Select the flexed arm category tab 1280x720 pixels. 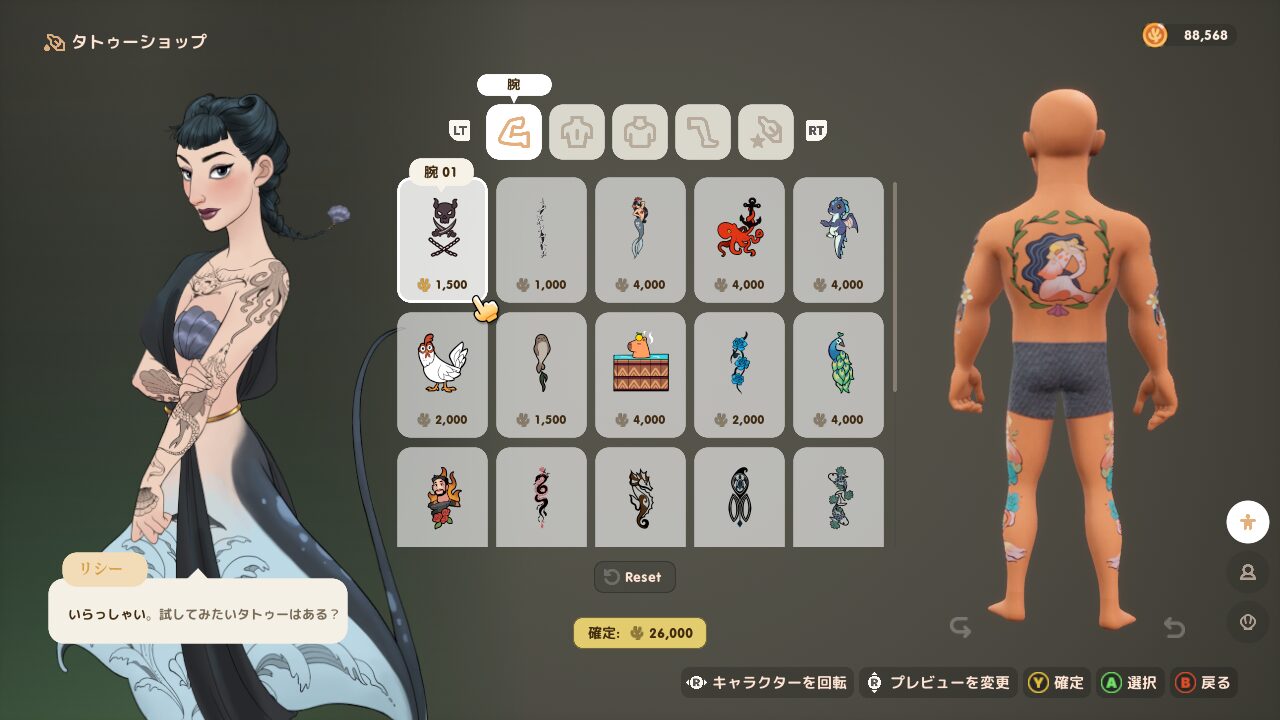514,132
